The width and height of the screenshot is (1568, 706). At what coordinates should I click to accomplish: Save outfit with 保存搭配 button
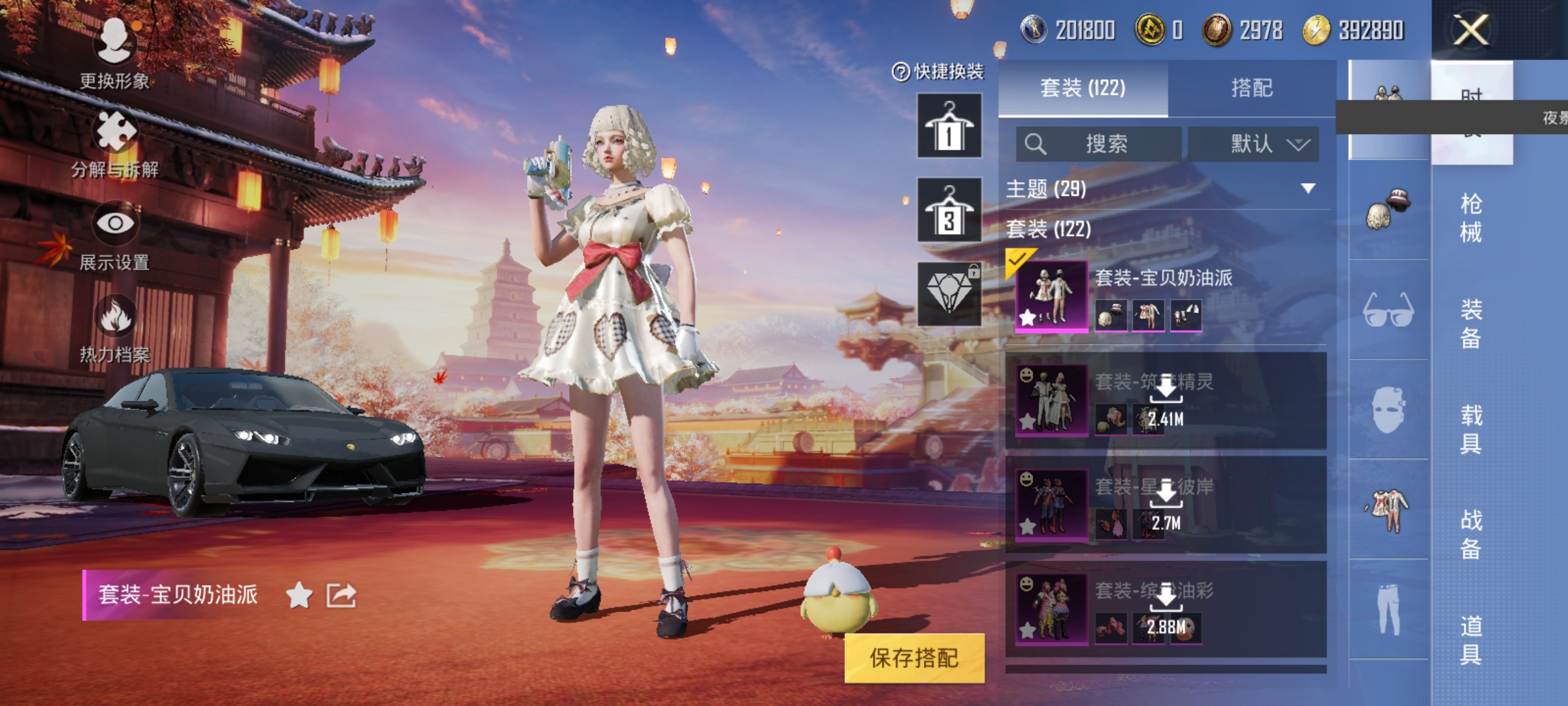click(914, 658)
